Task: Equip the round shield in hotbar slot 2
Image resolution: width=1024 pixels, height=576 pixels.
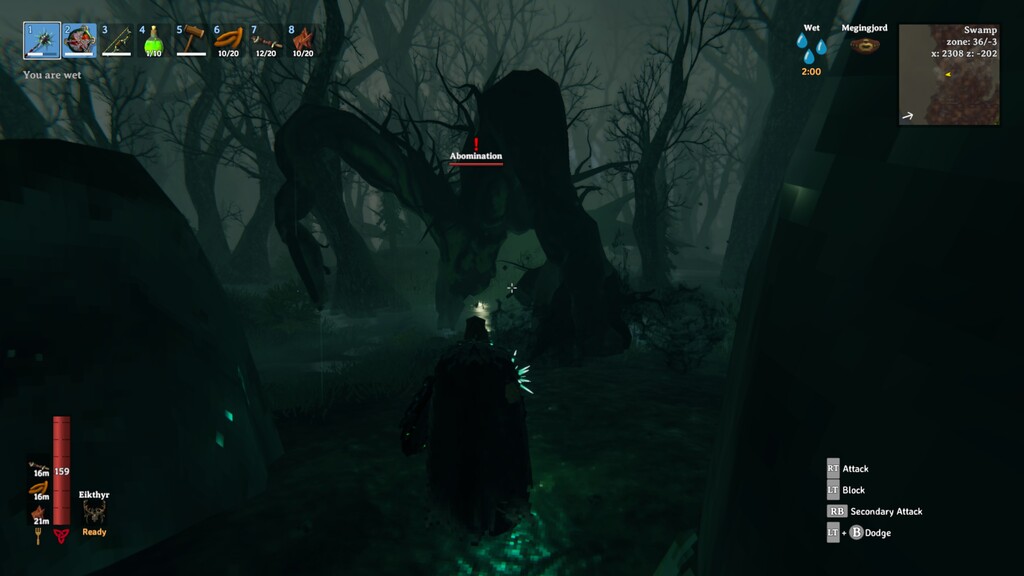Action: [80, 41]
